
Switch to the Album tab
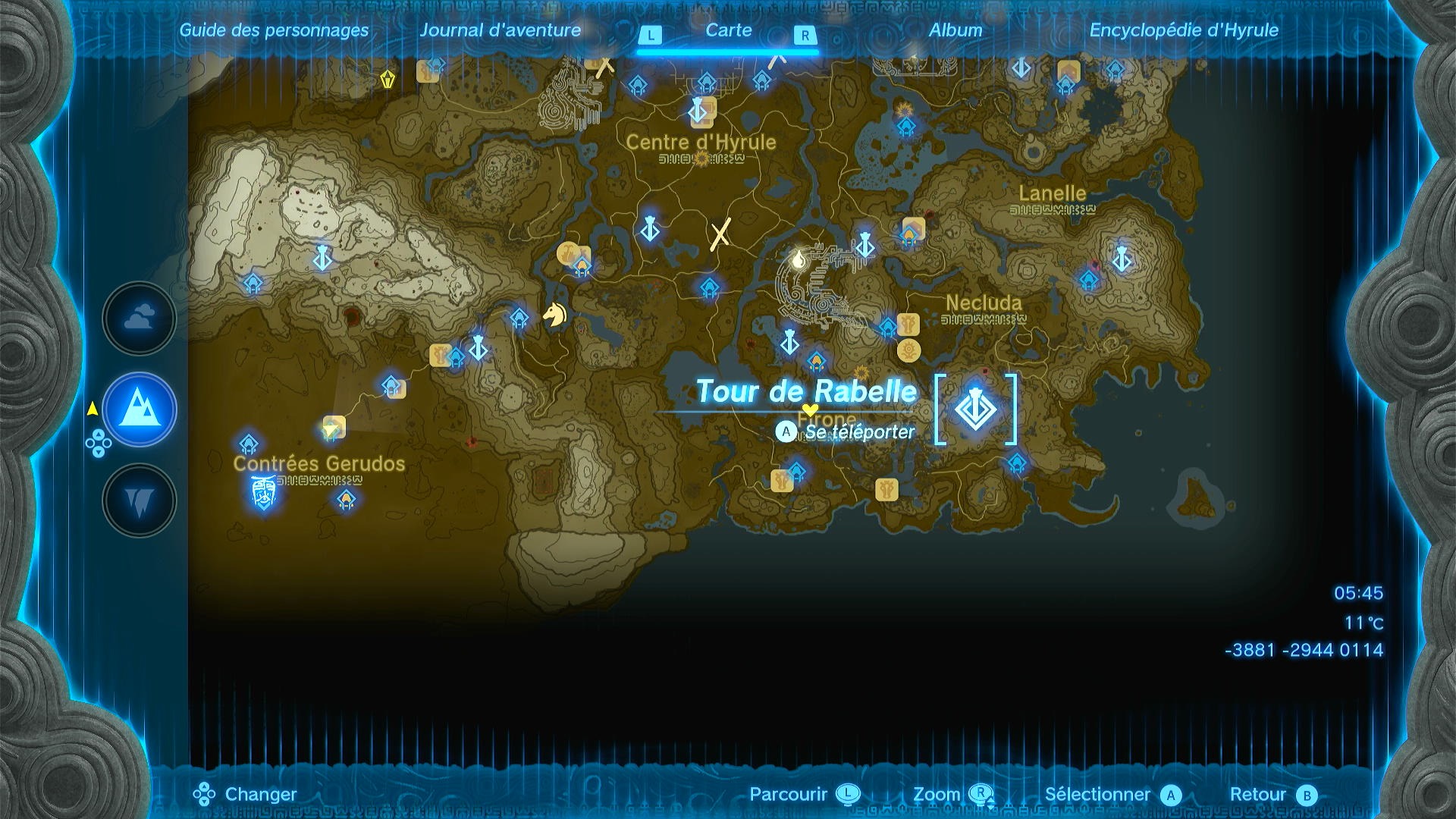(954, 31)
